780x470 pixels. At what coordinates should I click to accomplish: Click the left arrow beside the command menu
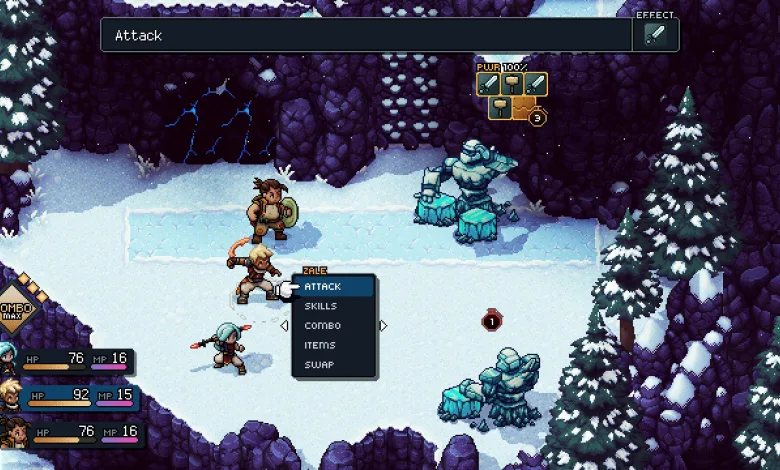tap(284, 325)
